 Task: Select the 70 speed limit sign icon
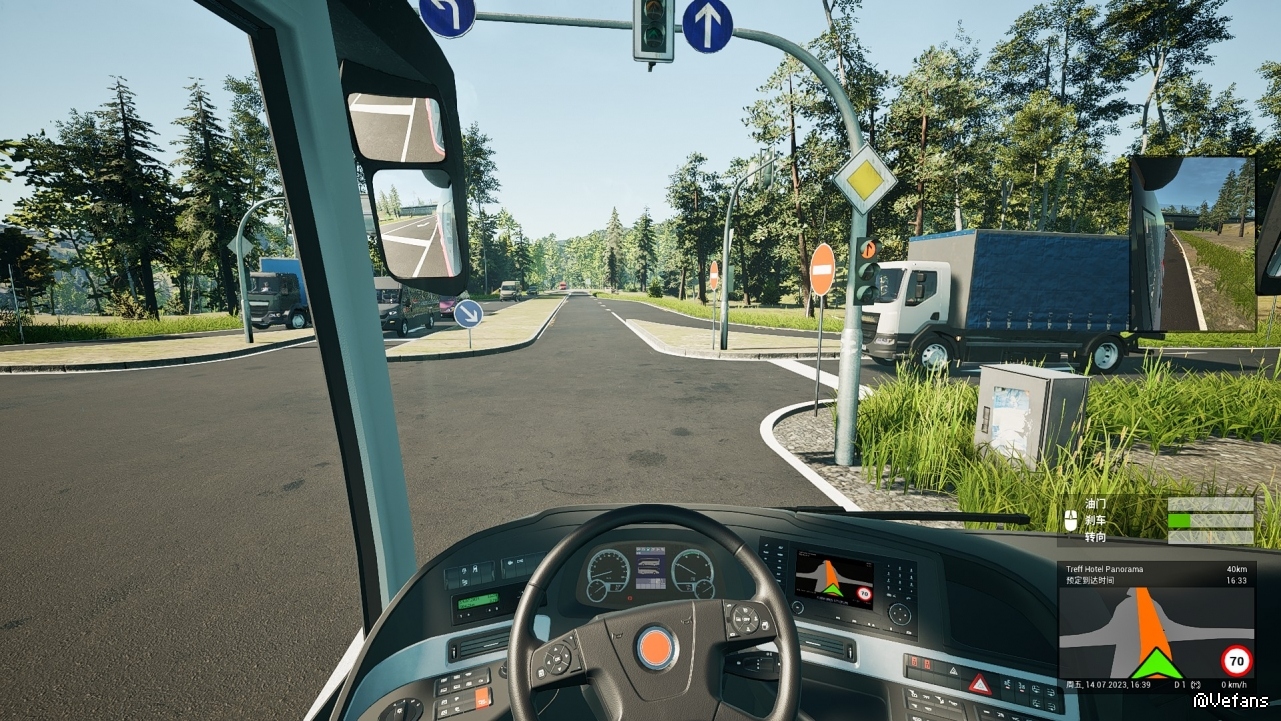click(1236, 661)
